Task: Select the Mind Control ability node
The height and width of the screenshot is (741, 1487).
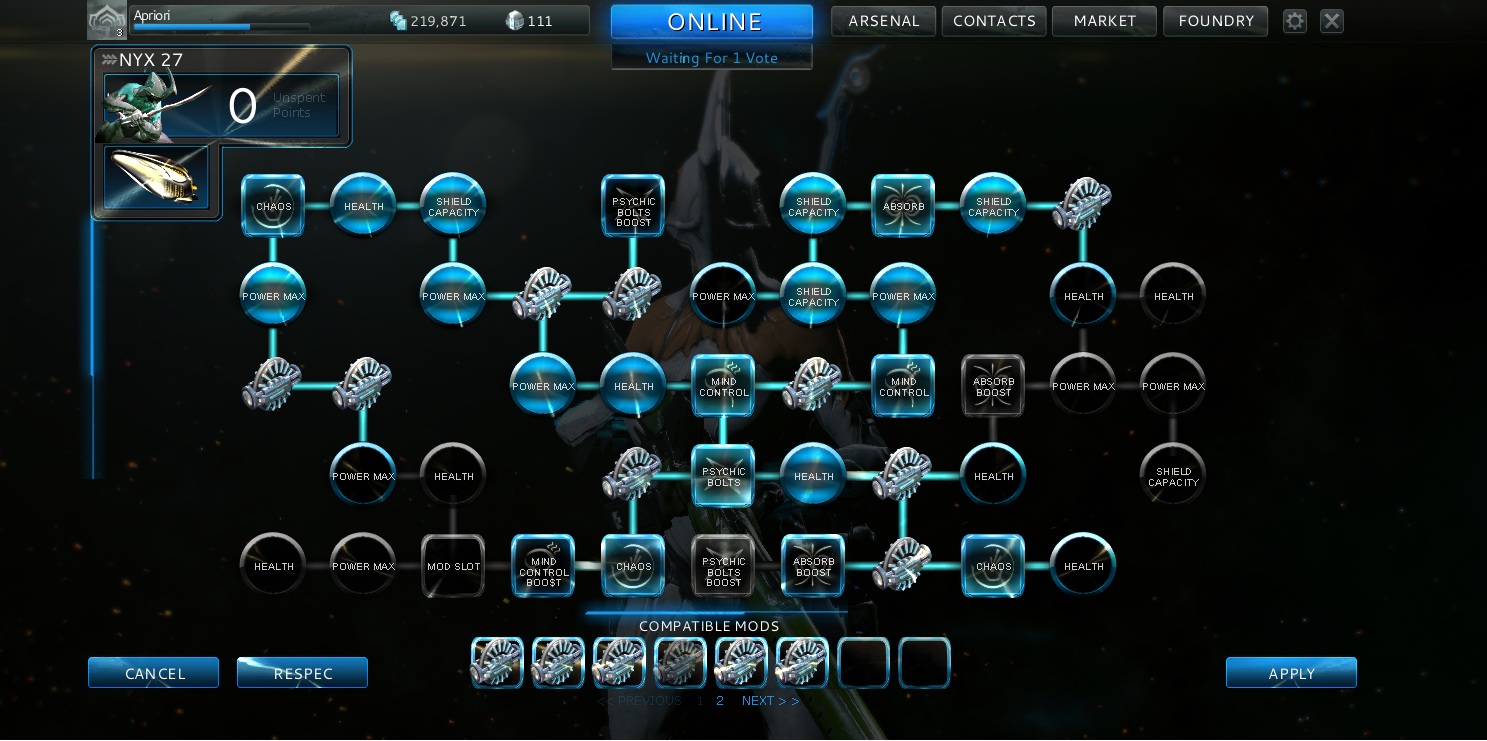Action: click(723, 385)
